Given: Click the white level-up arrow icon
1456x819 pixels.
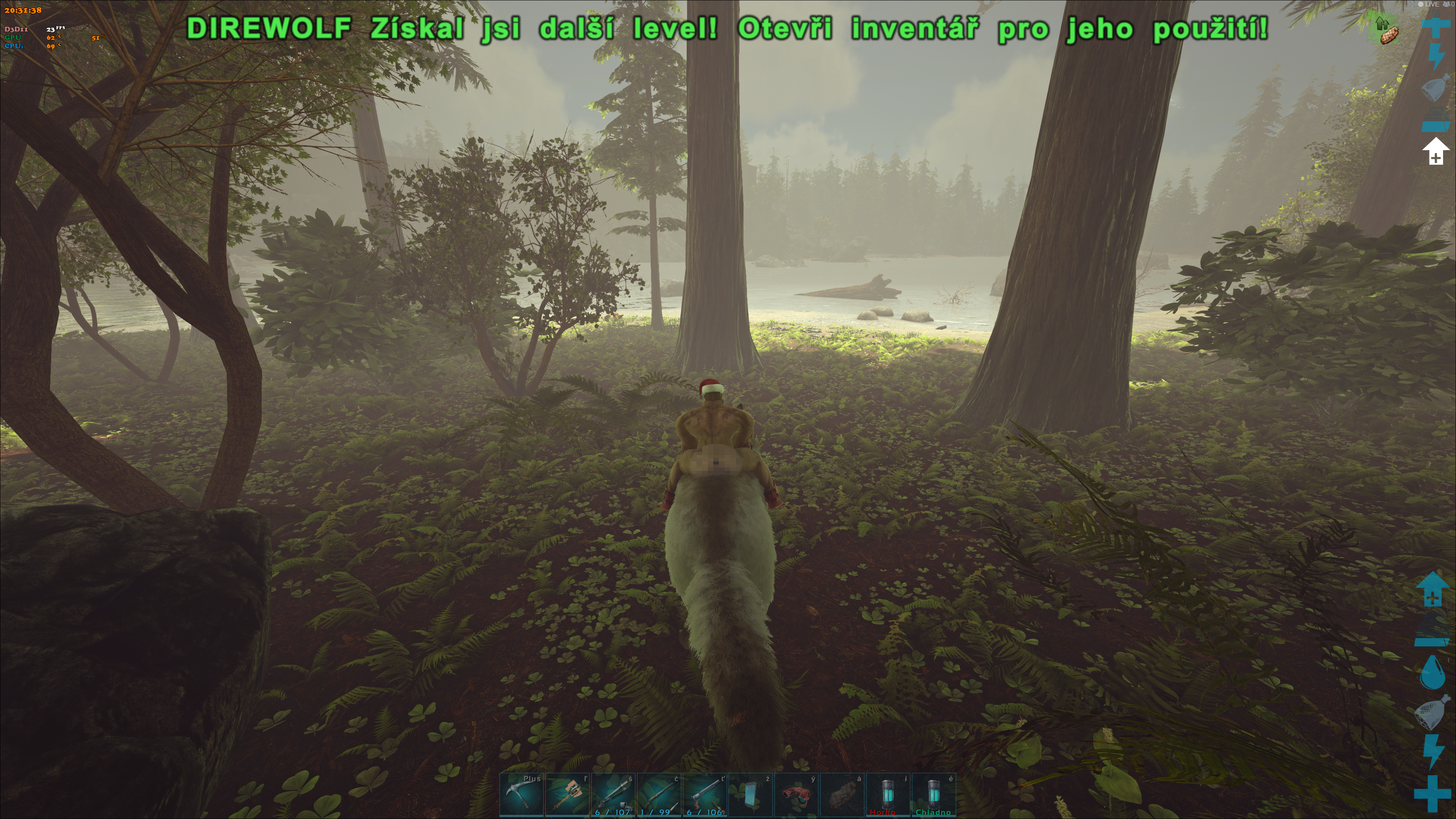Looking at the screenshot, I should tap(1435, 151).
